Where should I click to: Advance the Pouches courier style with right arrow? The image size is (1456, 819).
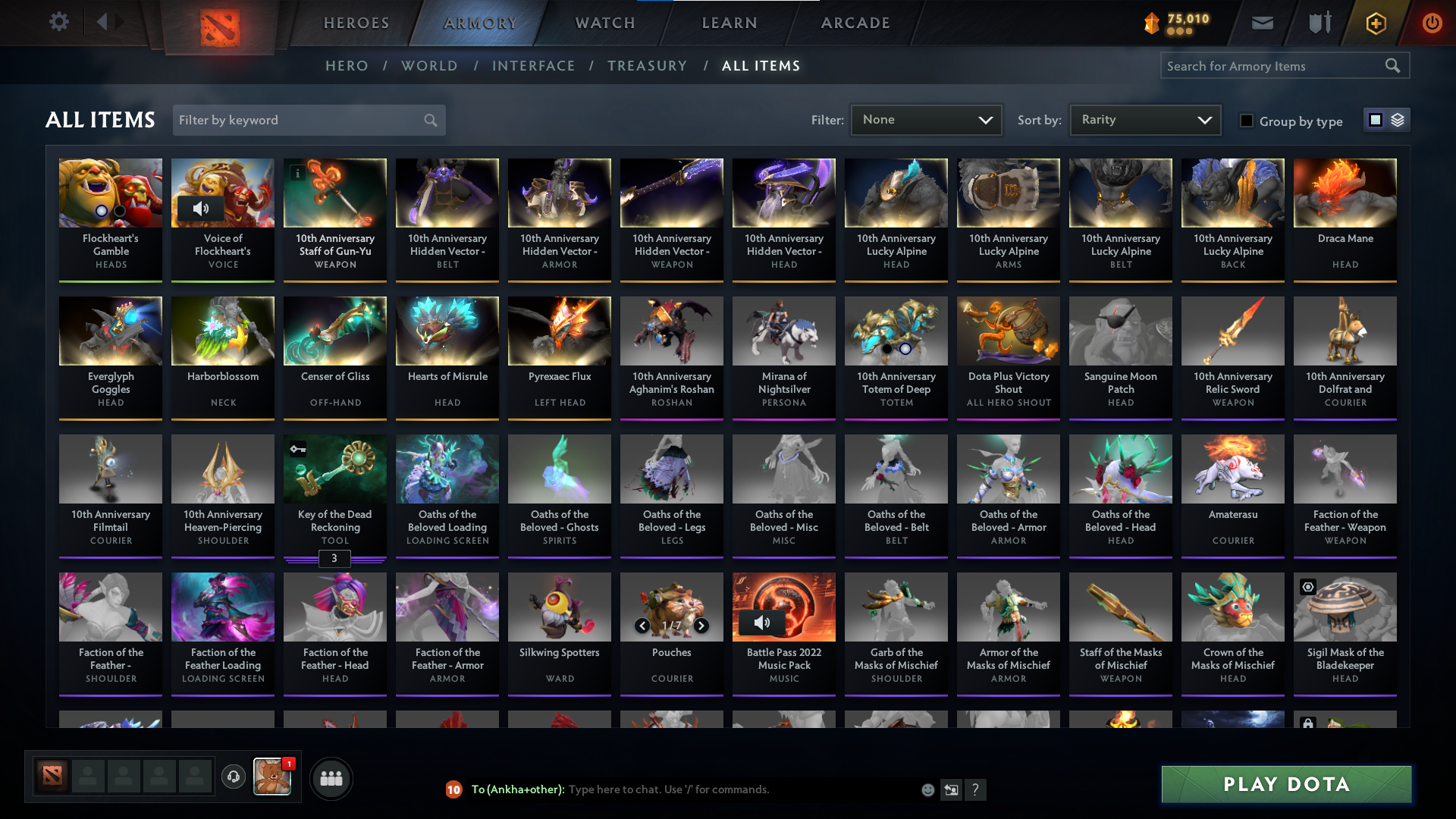pyautogui.click(x=700, y=626)
